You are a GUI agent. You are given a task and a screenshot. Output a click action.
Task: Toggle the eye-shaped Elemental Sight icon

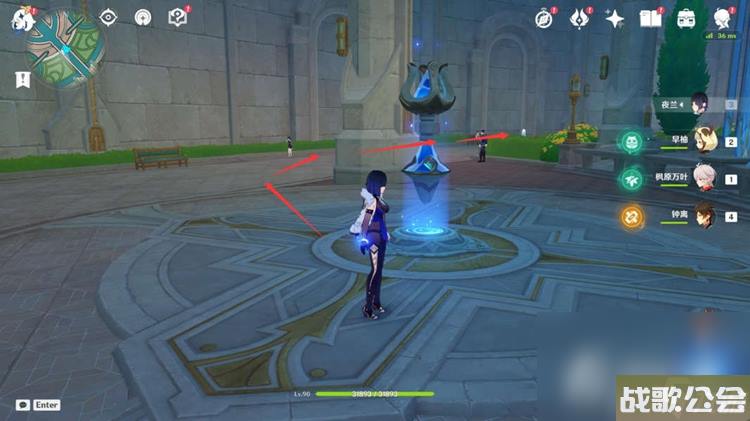[108, 17]
